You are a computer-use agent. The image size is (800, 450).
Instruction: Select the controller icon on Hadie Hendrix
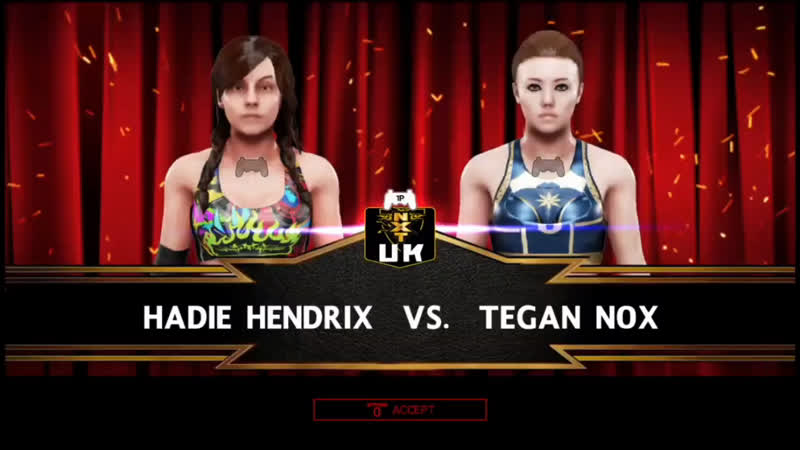pos(248,166)
